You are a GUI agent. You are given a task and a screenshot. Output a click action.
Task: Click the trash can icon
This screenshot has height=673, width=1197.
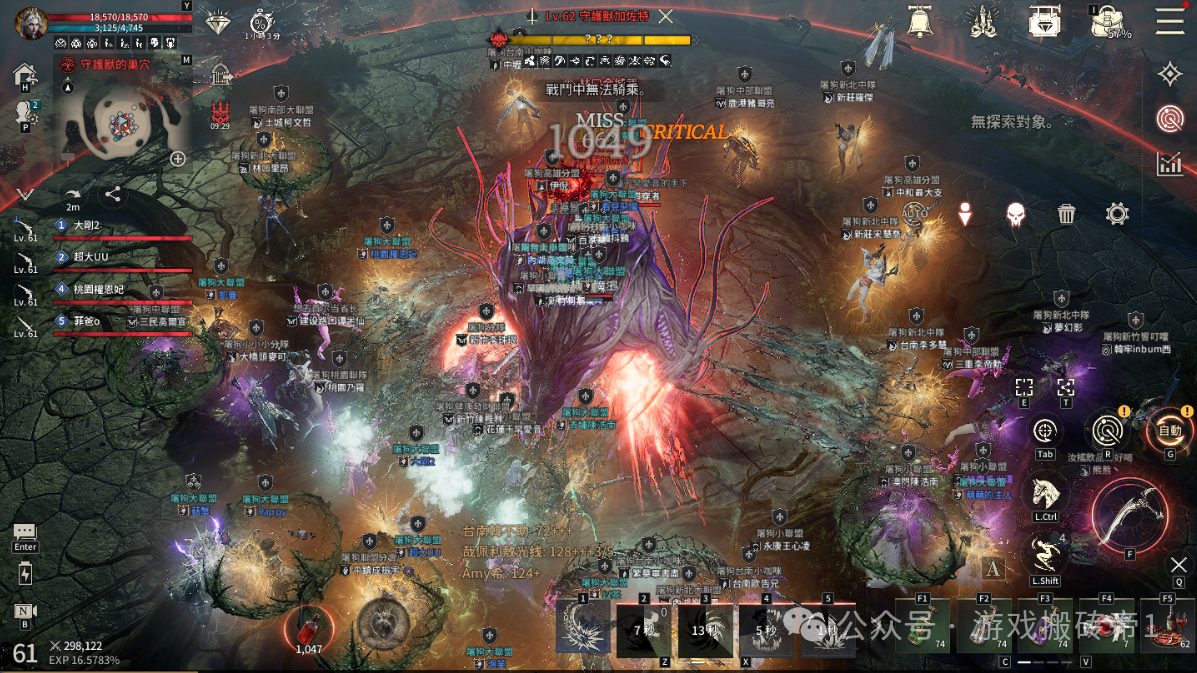(x=1066, y=213)
